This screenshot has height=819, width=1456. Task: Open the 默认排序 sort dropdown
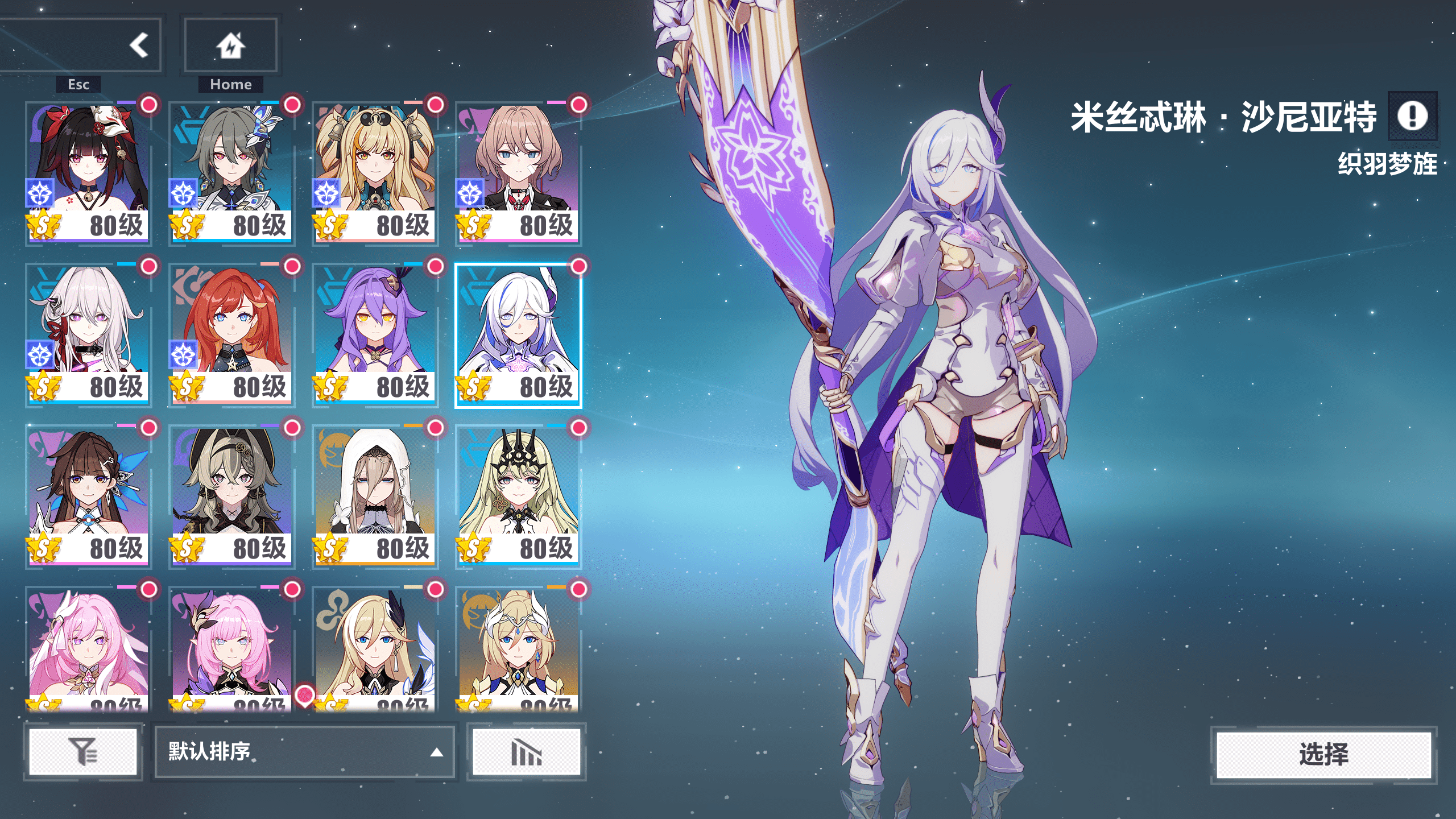(304, 752)
